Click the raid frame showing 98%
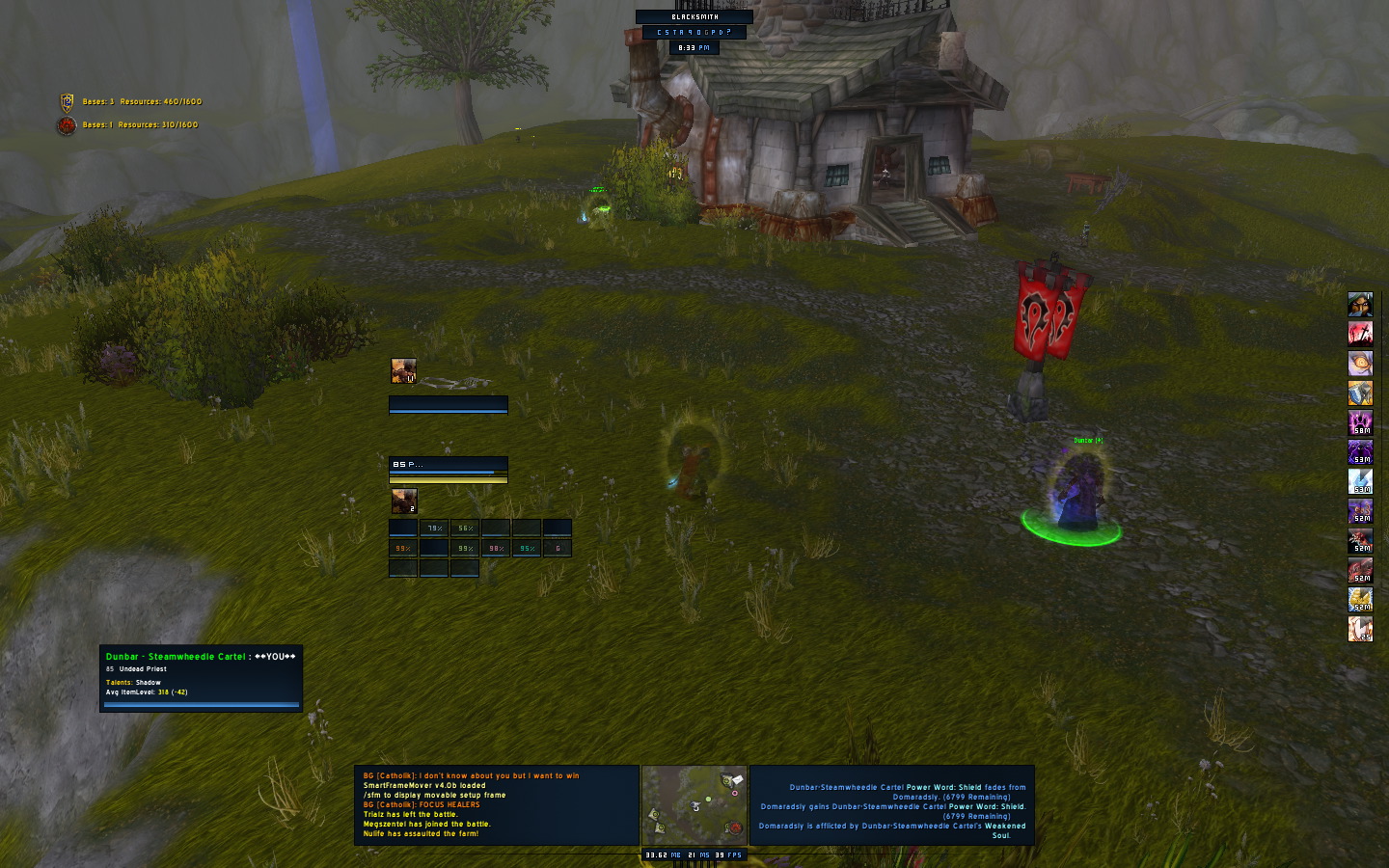The height and width of the screenshot is (868, 1389). pos(496,548)
